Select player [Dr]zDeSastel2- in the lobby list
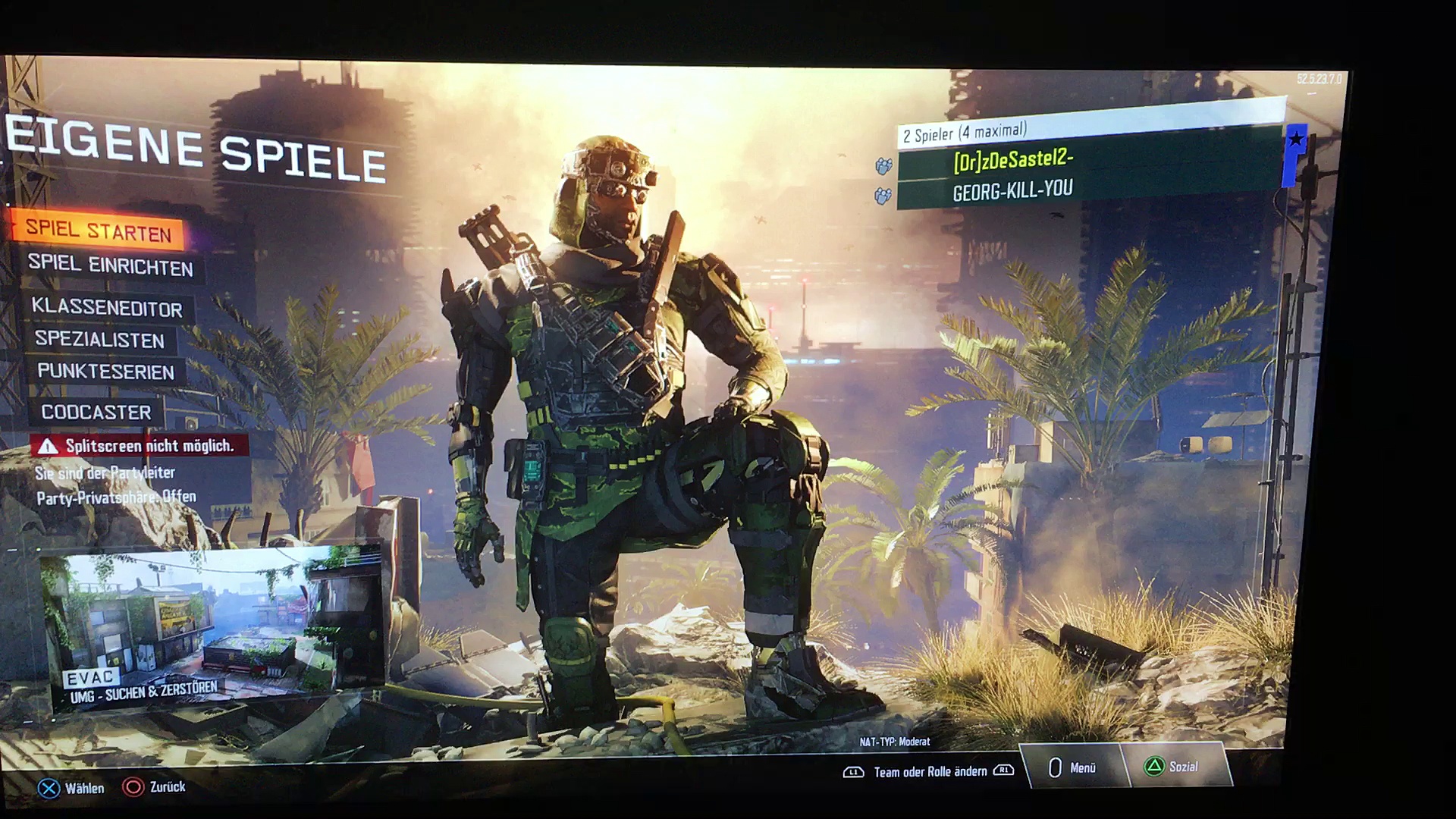 click(x=1013, y=161)
